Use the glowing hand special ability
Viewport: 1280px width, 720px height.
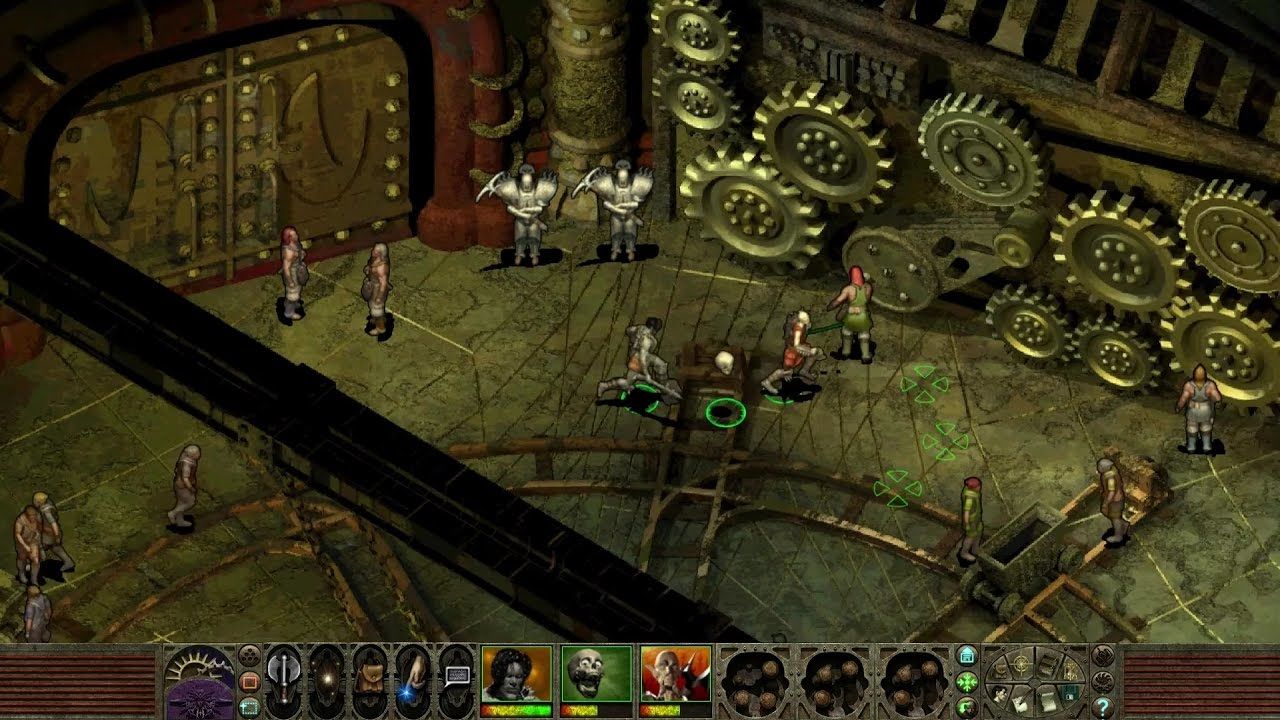pos(412,681)
